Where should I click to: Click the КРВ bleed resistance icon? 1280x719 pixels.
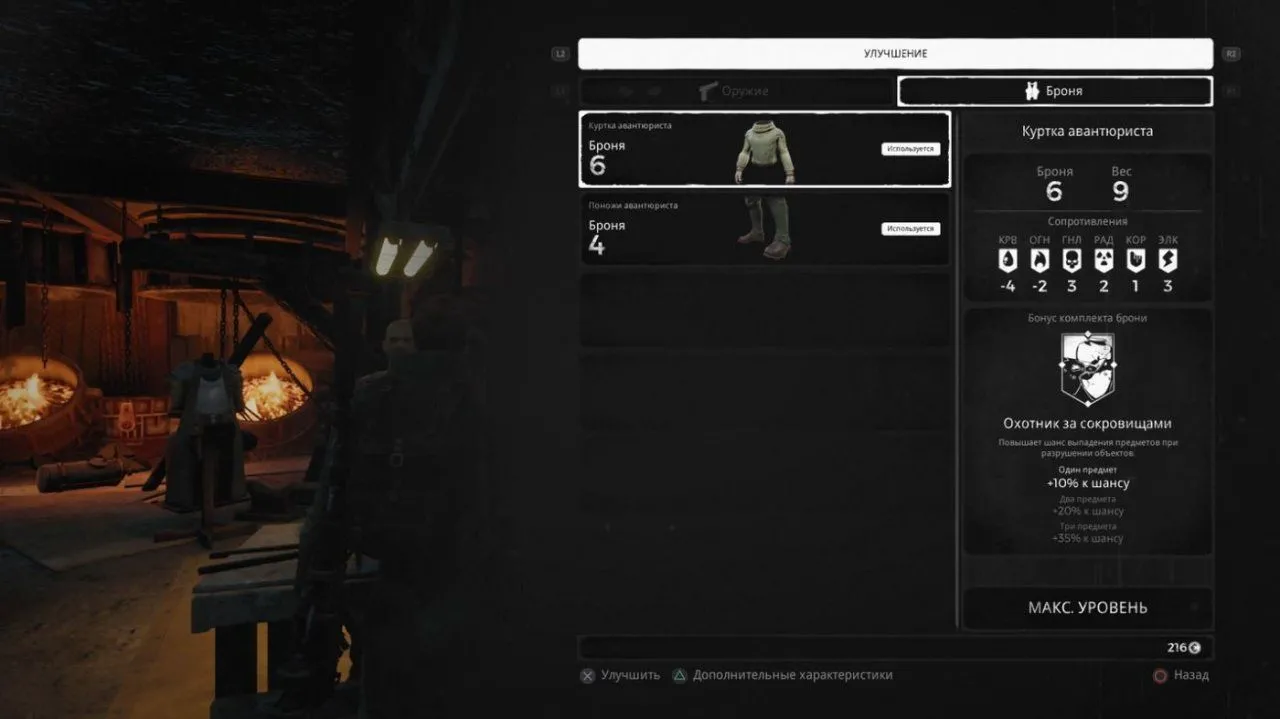1007,260
